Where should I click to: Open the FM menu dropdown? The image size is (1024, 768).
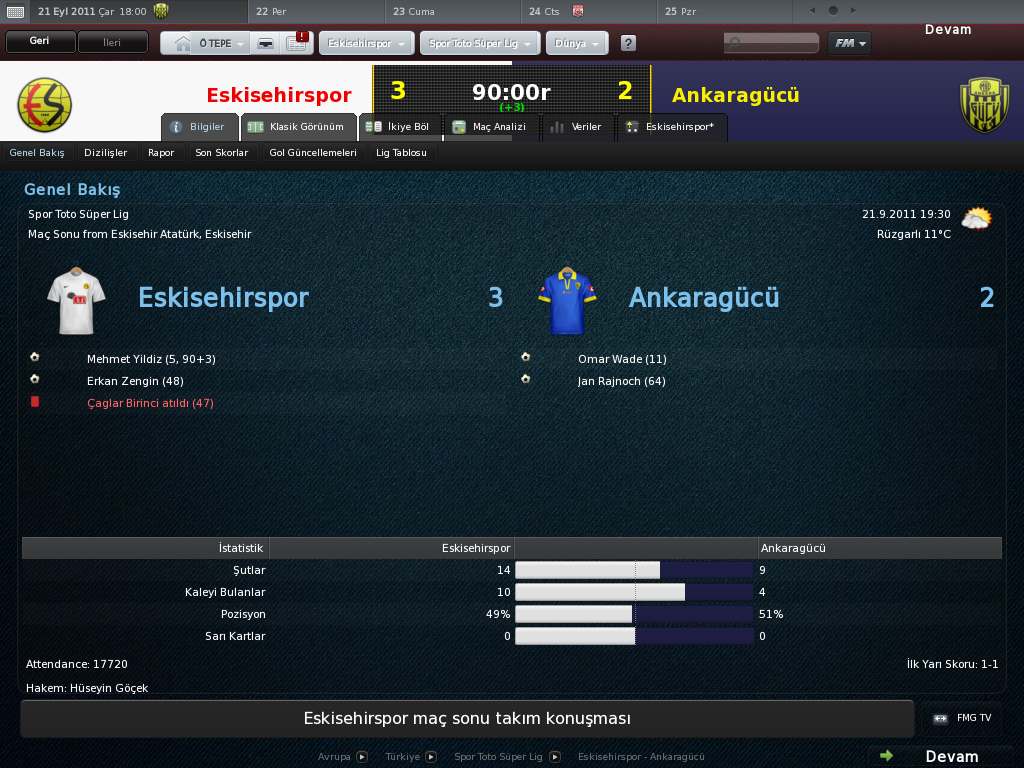[848, 43]
